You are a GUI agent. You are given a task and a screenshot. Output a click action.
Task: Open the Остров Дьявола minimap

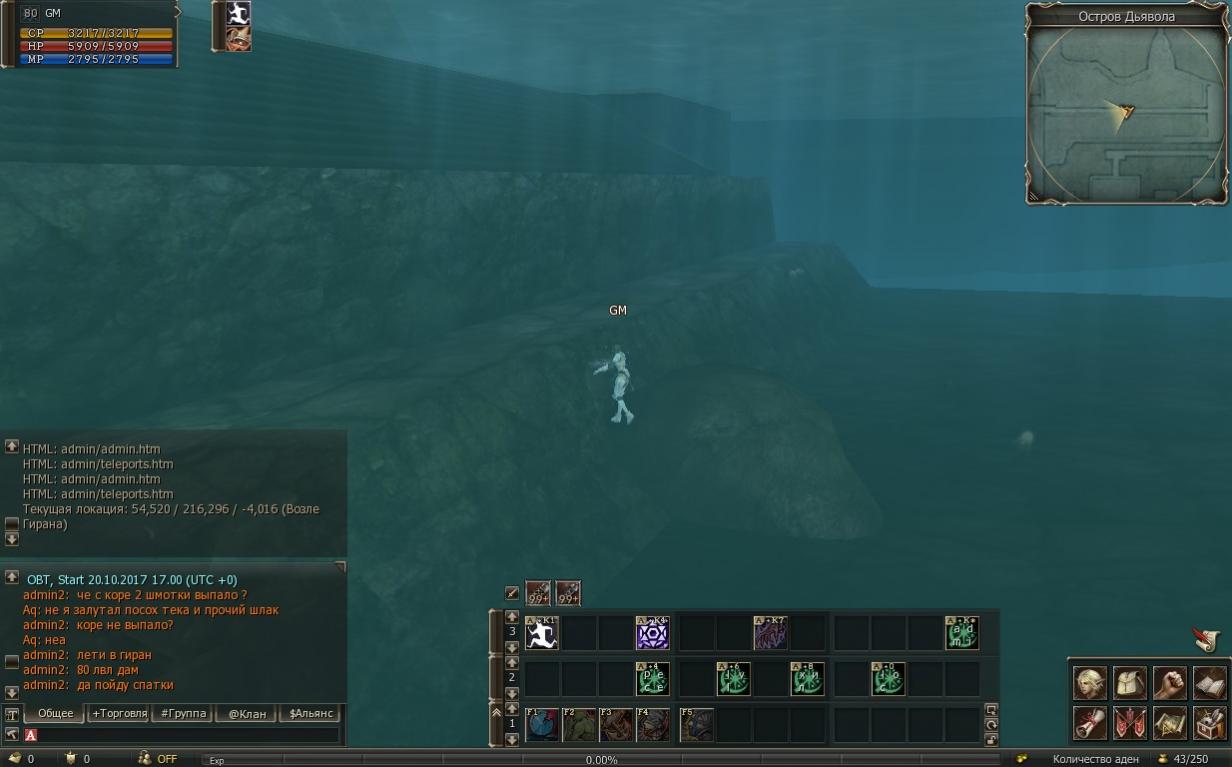point(1127,112)
